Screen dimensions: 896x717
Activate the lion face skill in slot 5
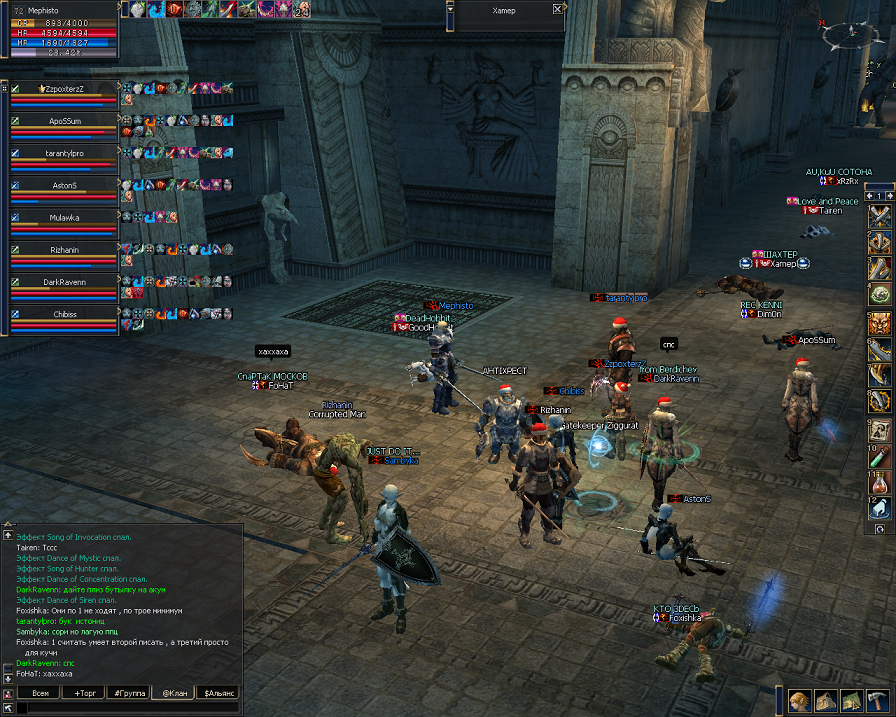coord(880,323)
